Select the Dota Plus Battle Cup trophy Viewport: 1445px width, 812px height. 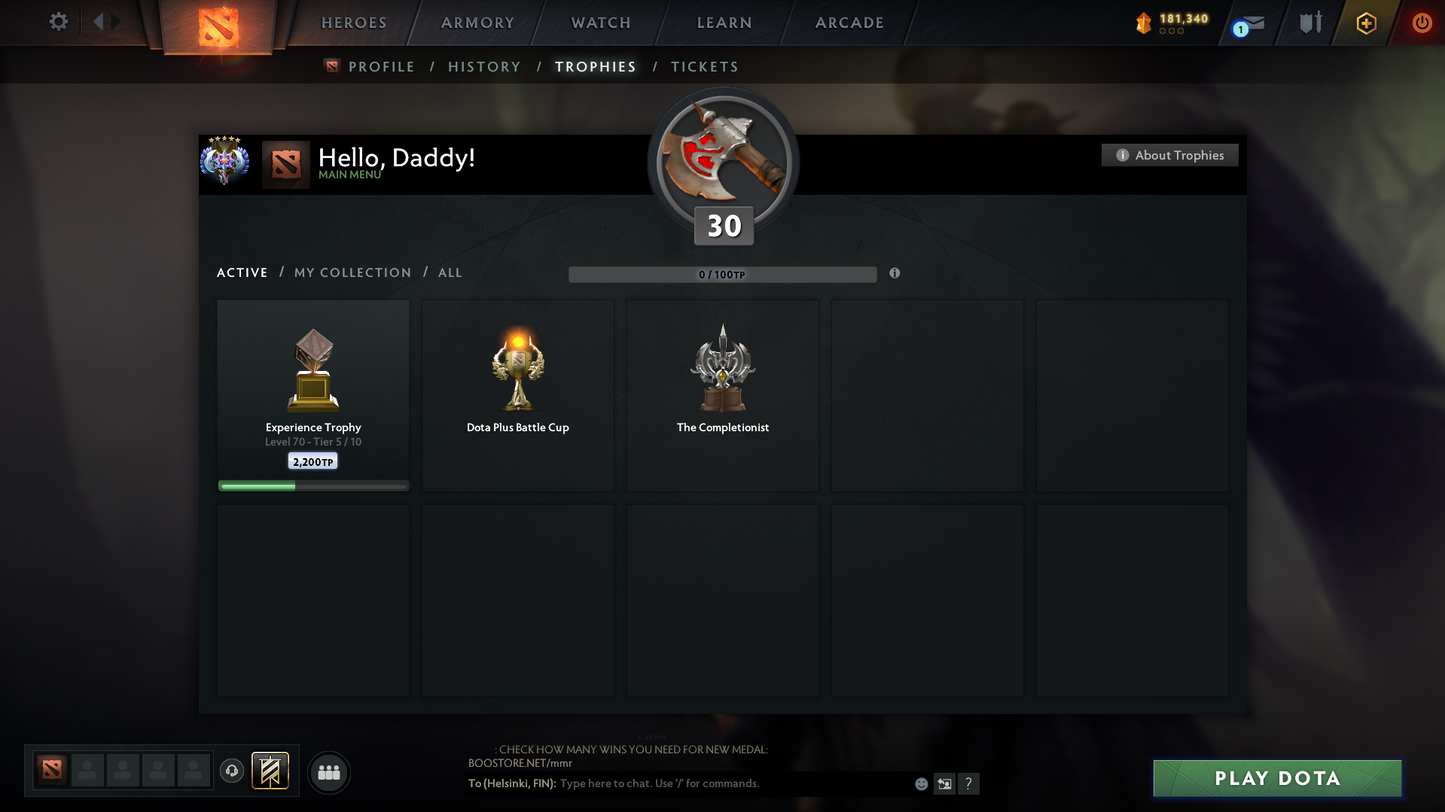point(517,395)
